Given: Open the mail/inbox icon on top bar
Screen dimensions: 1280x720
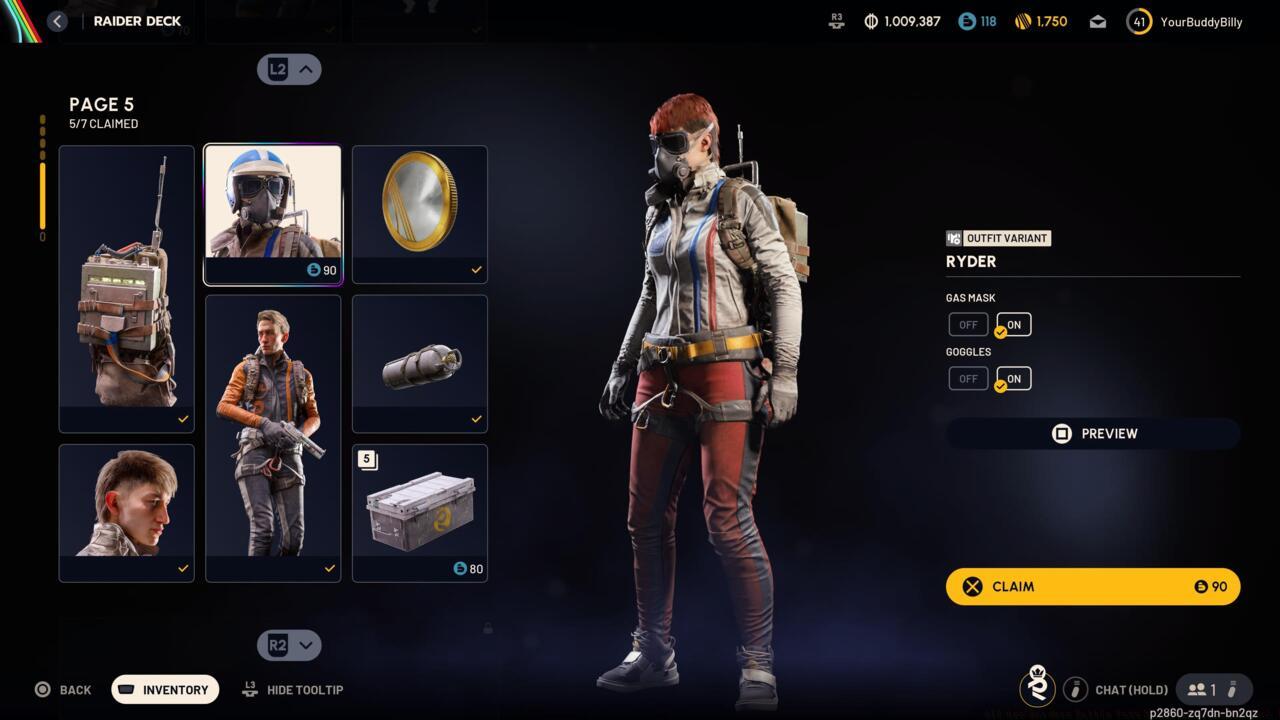Looking at the screenshot, I should pos(1097,21).
